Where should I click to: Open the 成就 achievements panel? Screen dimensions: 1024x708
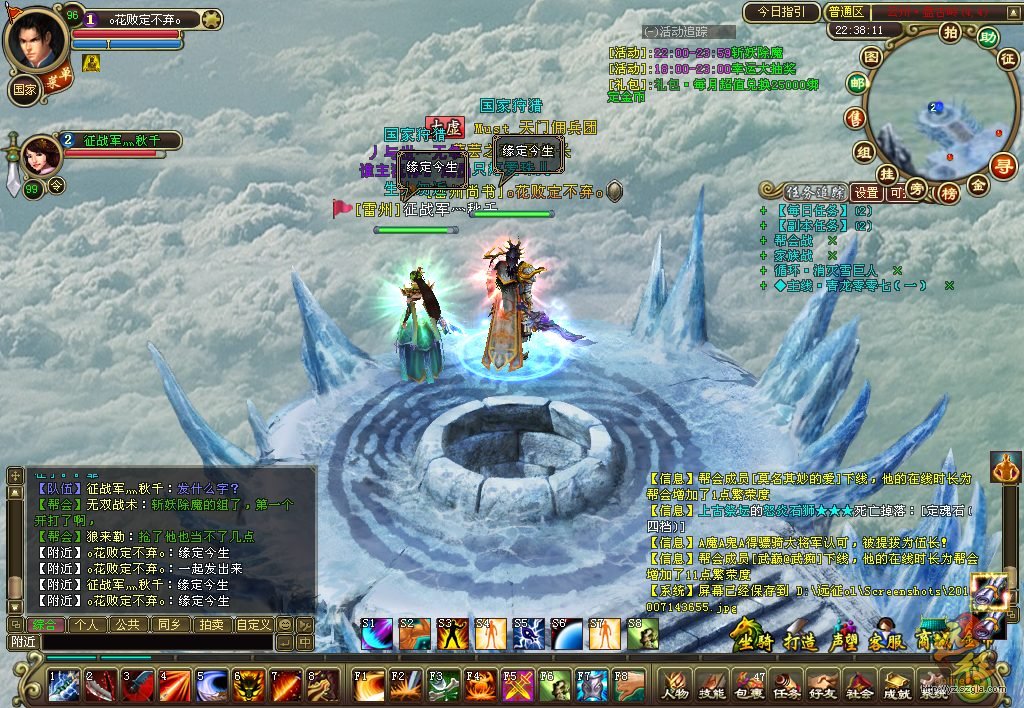[x=896, y=686]
